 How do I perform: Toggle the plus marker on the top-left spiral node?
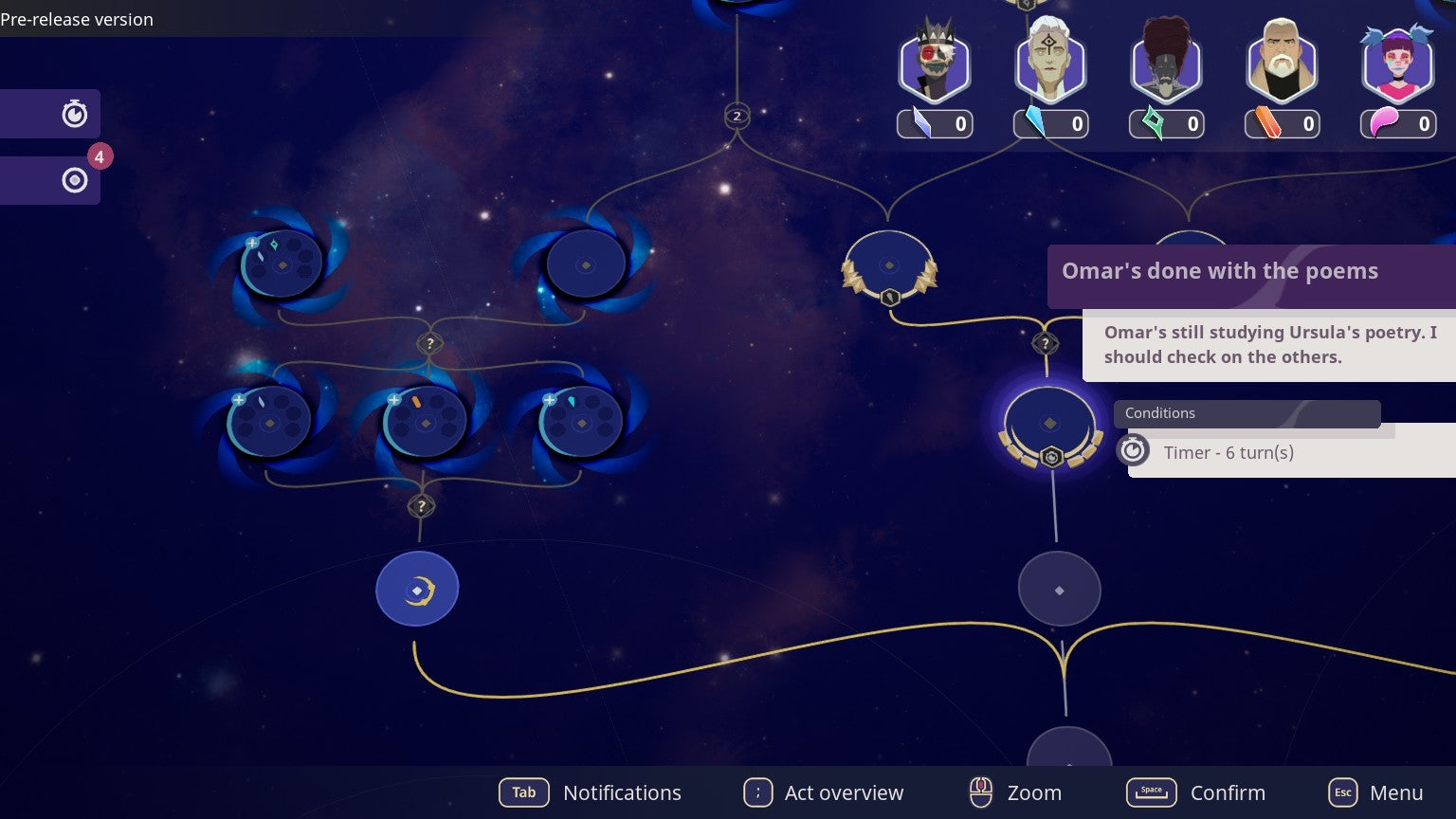(x=251, y=244)
